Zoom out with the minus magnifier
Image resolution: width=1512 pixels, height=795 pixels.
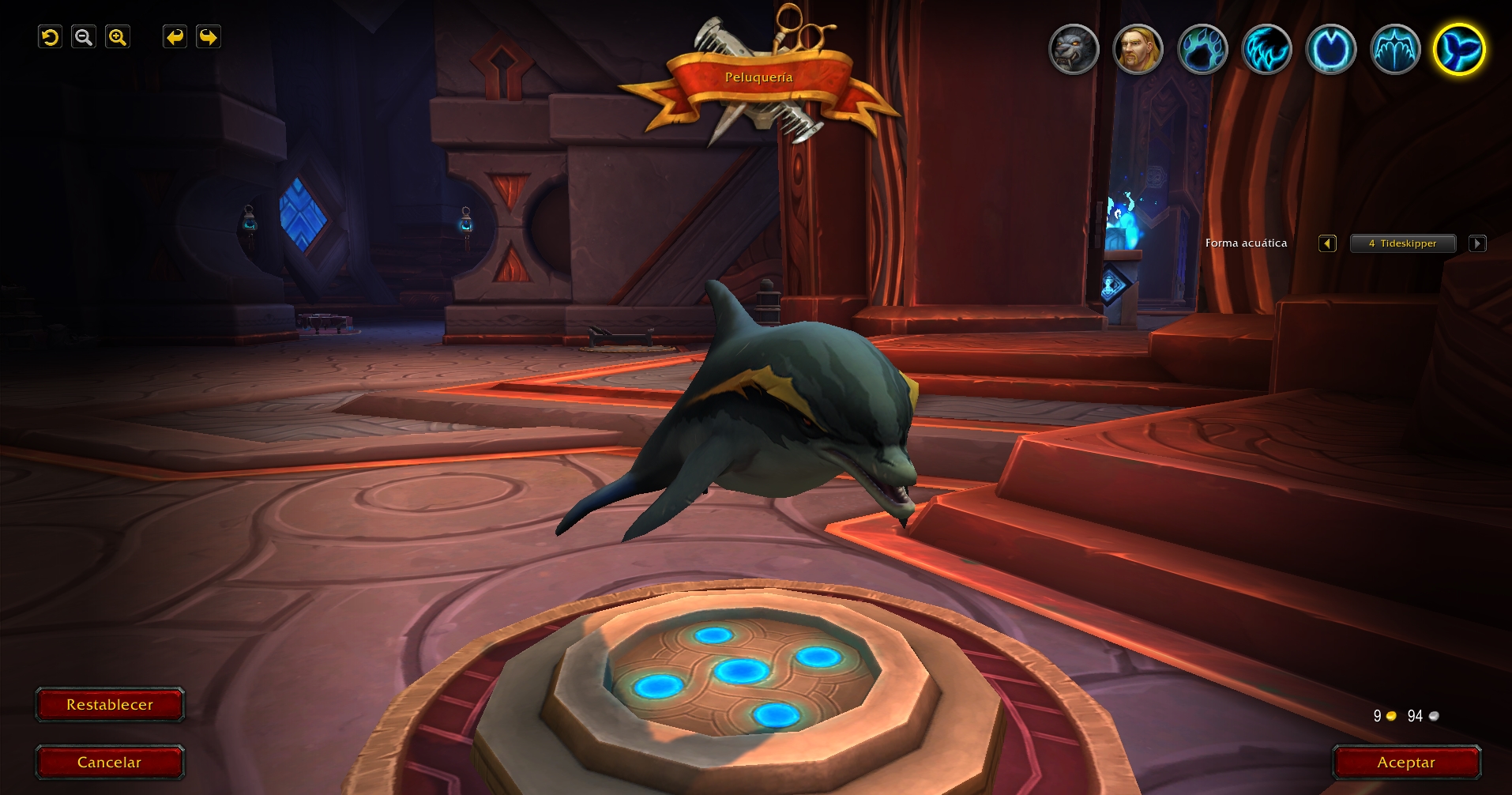click(x=84, y=37)
